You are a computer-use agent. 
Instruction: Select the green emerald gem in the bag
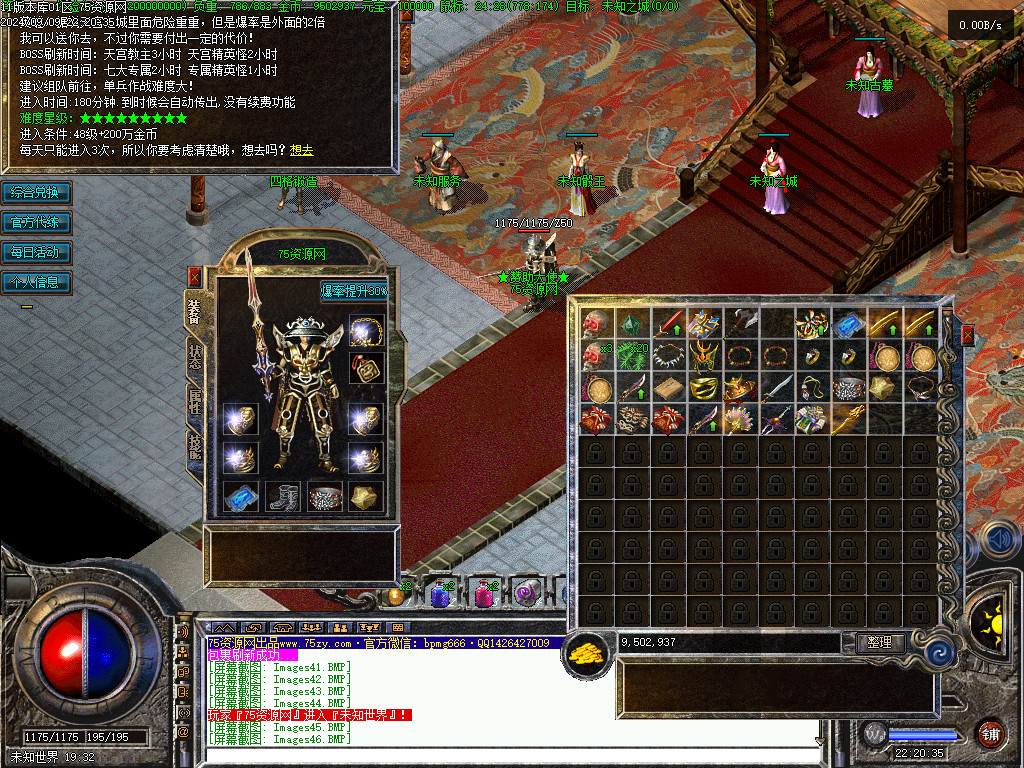coord(632,323)
